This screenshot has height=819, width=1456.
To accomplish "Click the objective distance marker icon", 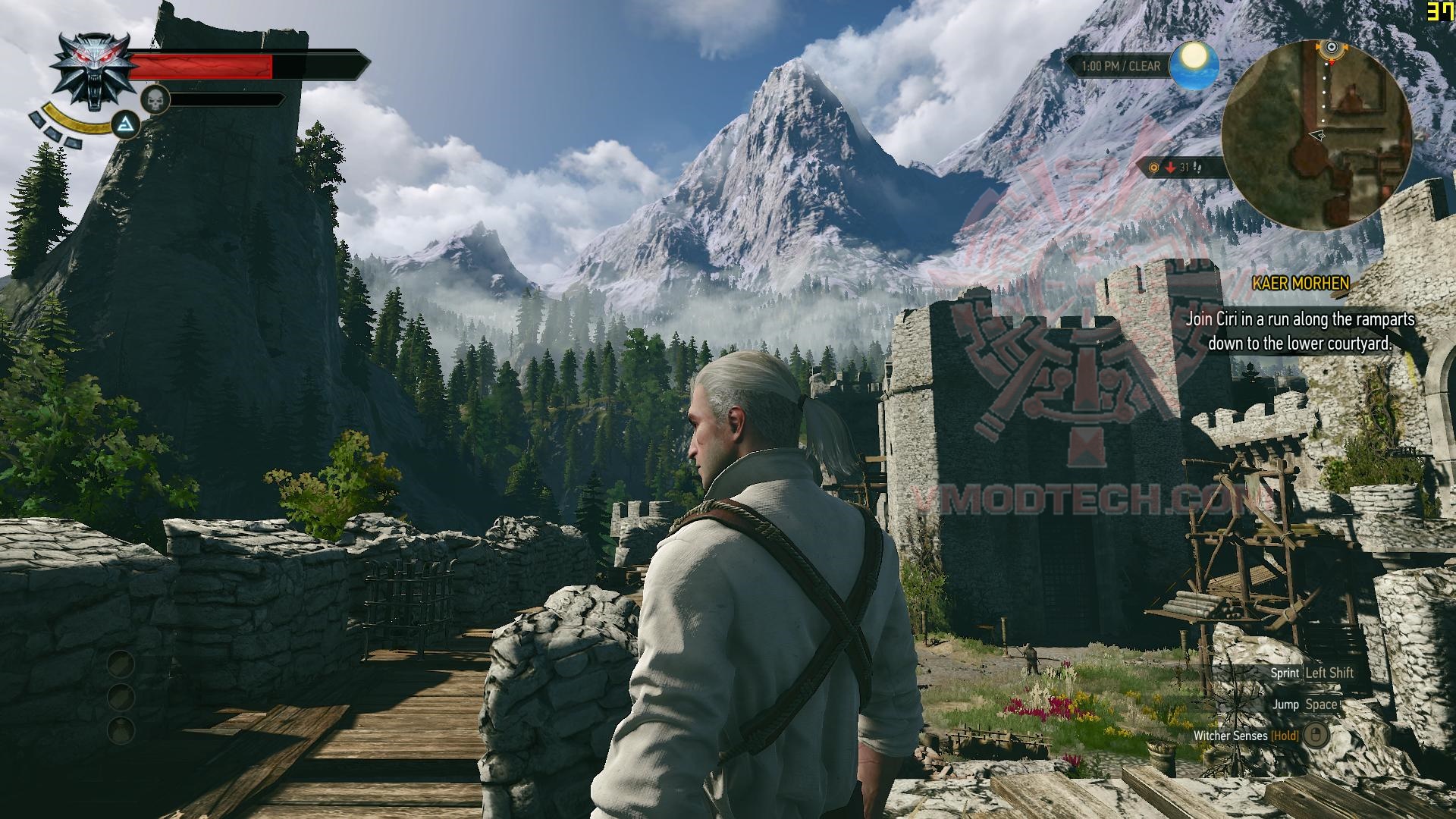I will [1154, 168].
